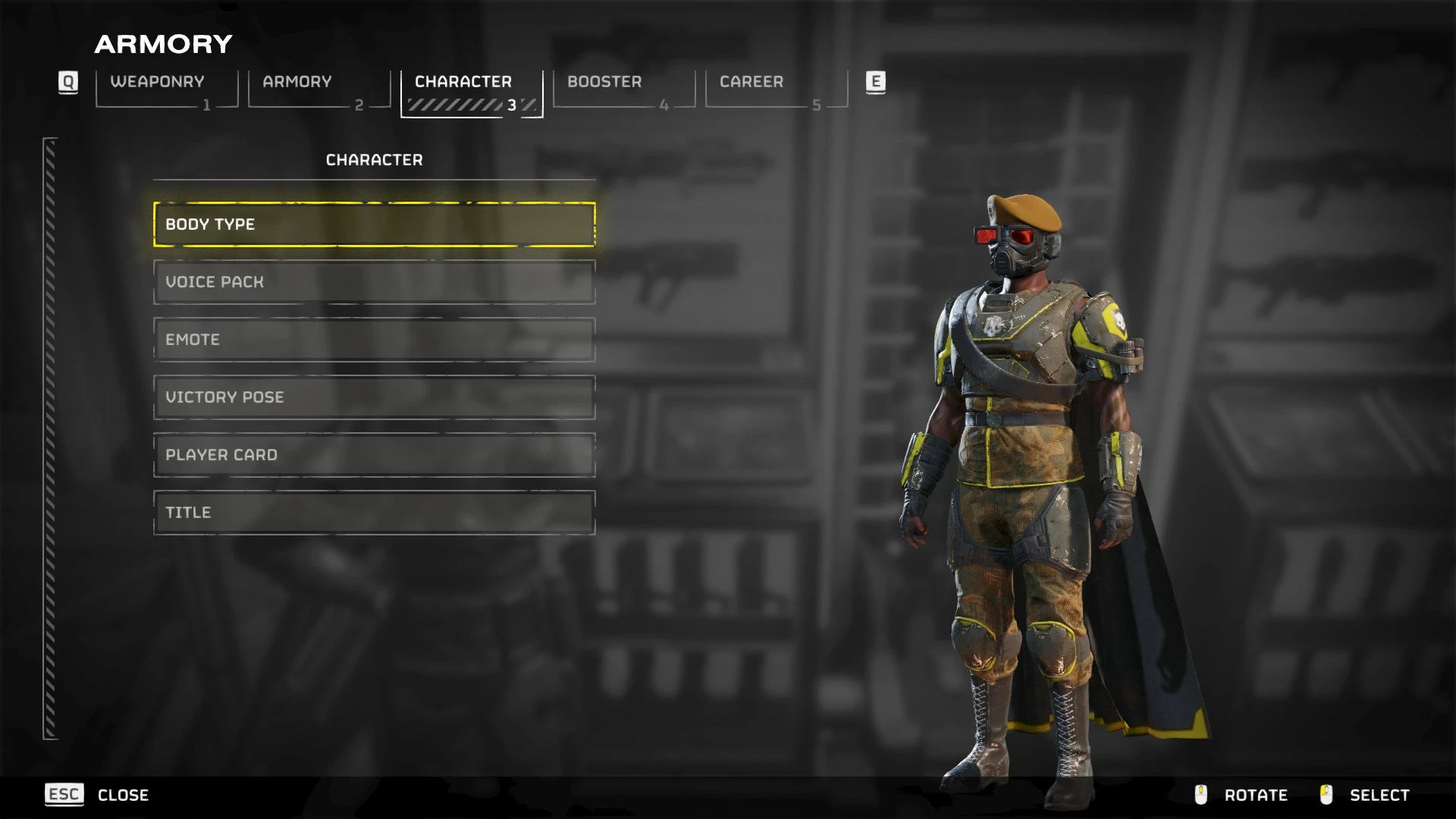The width and height of the screenshot is (1456, 819).
Task: Pick the Player Card option
Action: (x=374, y=455)
